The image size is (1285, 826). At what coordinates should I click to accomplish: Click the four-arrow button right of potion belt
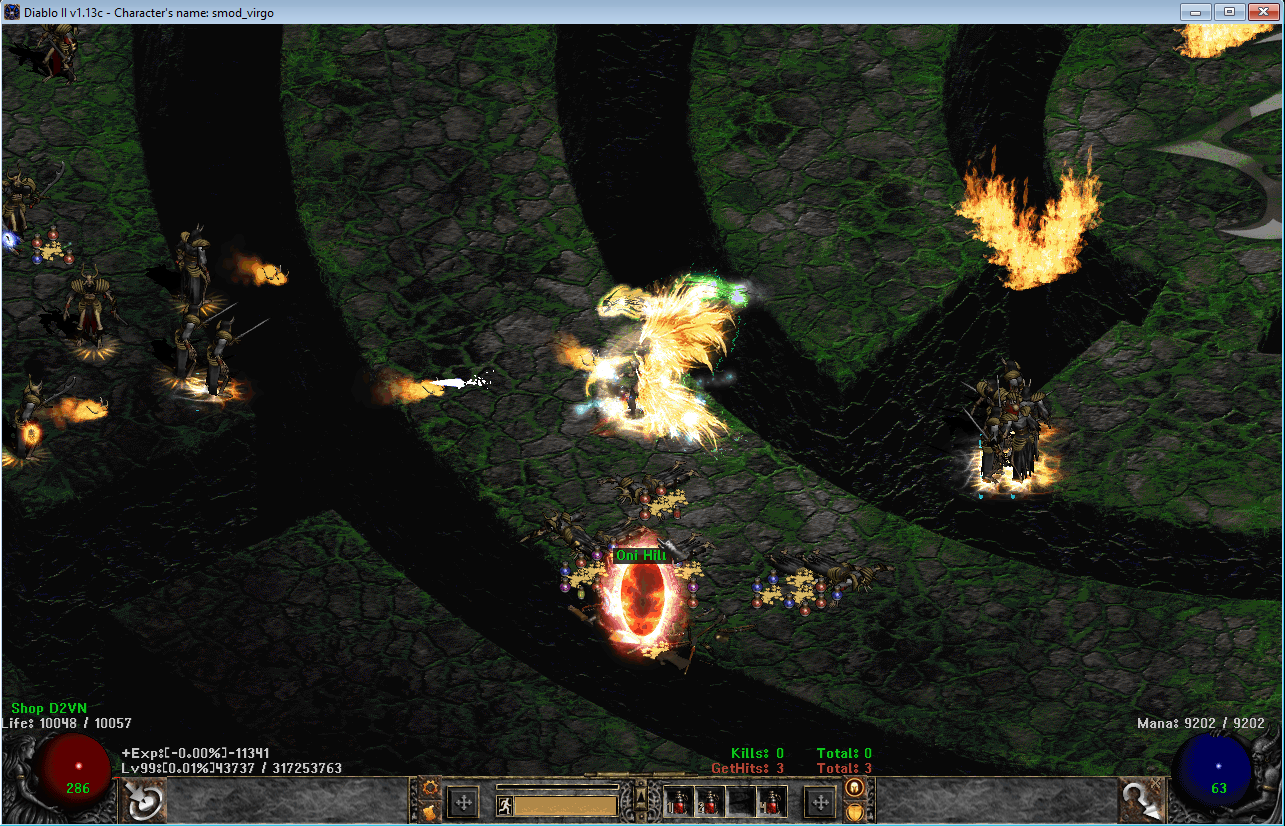tap(820, 801)
